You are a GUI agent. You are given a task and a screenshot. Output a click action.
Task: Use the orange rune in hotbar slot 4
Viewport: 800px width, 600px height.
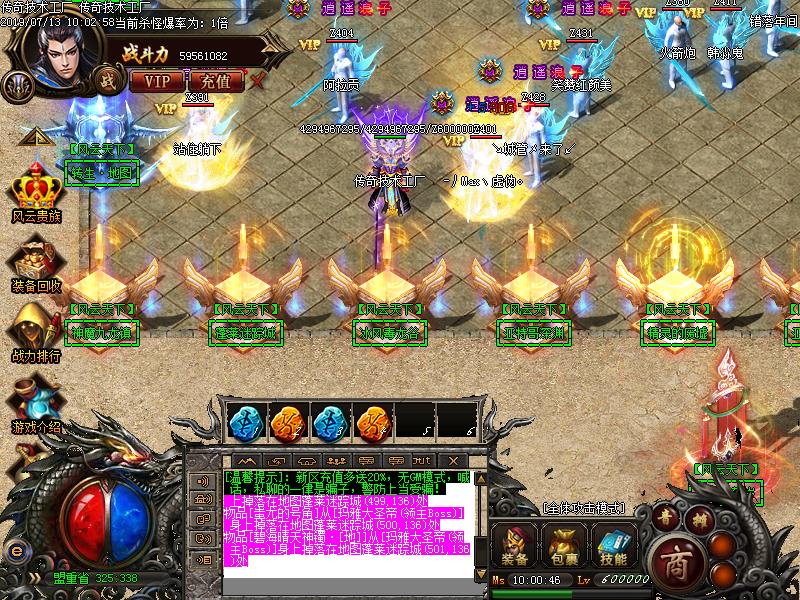click(372, 421)
